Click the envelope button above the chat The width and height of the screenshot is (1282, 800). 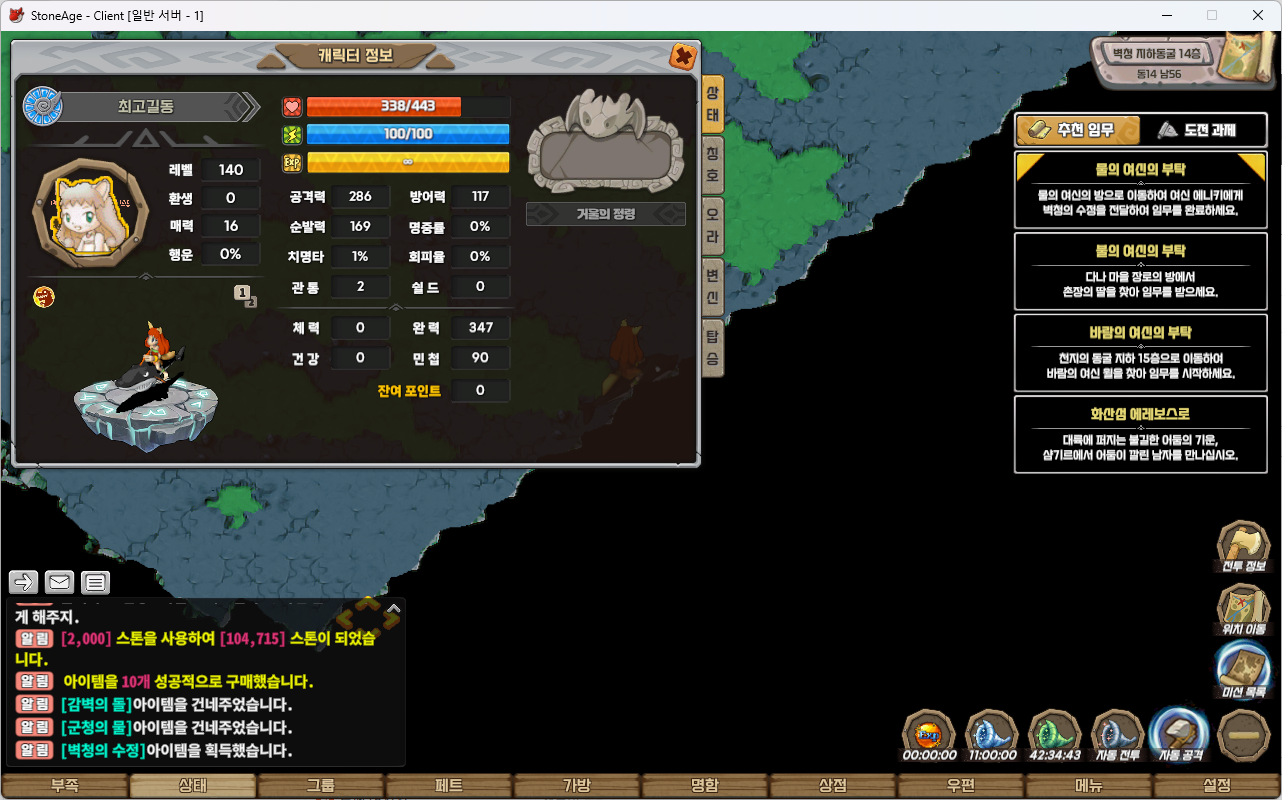tap(59, 582)
